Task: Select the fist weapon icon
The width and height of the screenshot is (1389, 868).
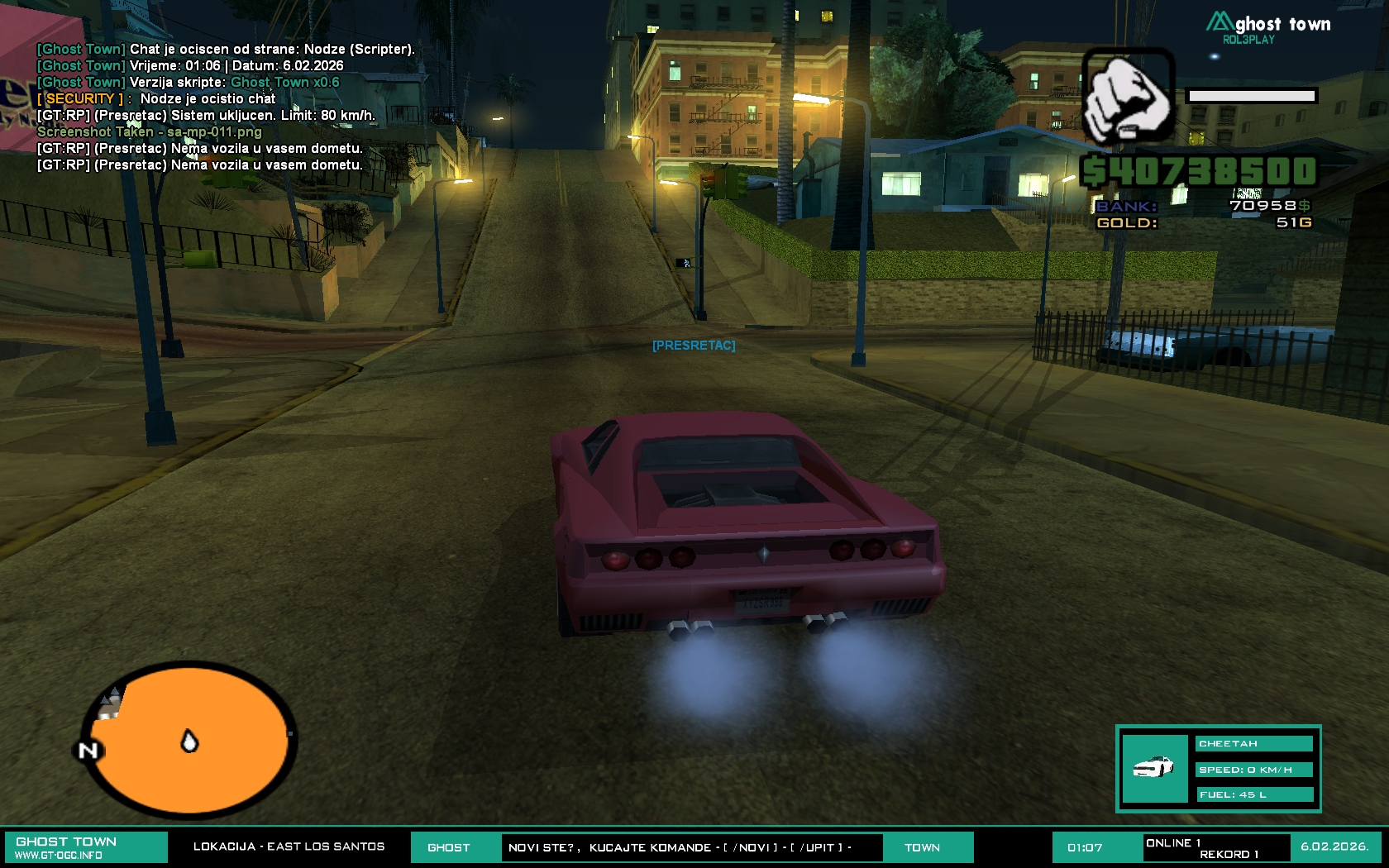Action: (1128, 96)
